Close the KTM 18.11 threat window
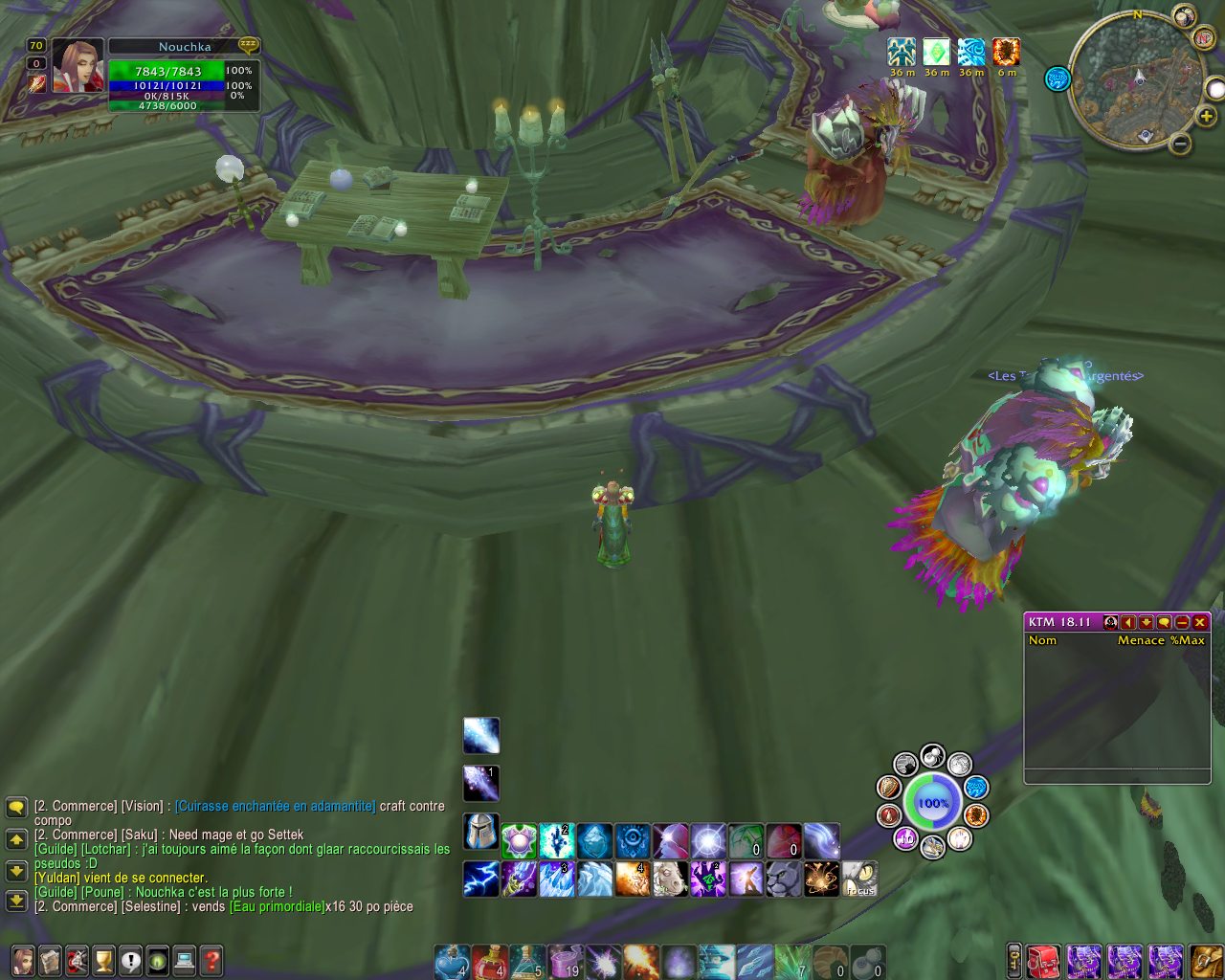 point(1200,622)
